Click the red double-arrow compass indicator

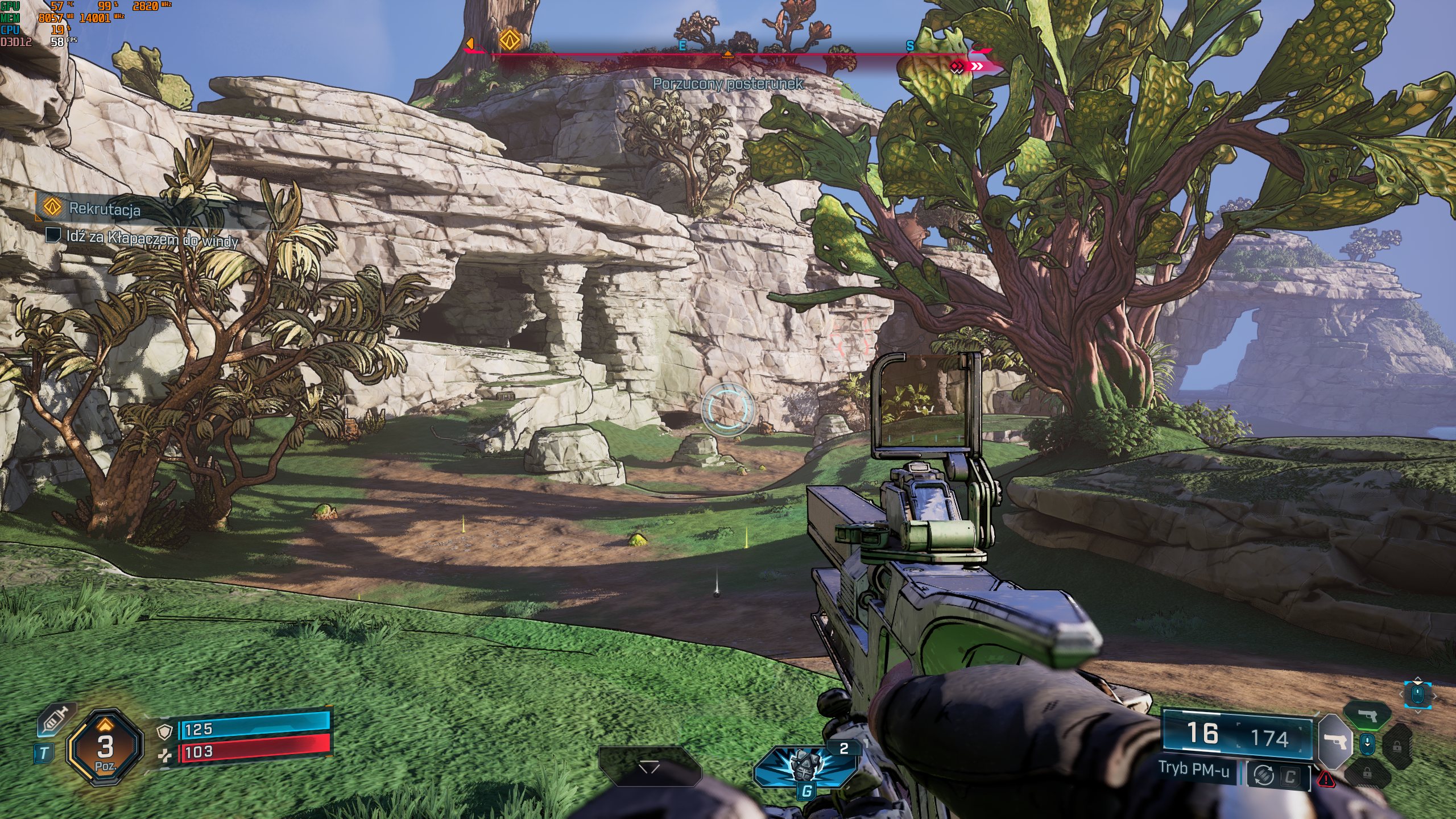[x=969, y=67]
